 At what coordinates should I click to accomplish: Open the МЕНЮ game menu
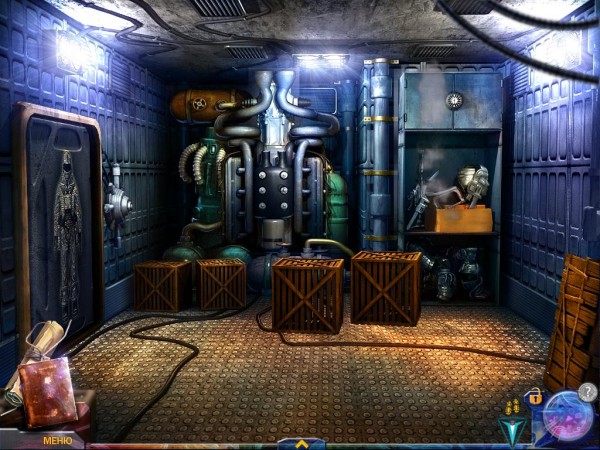coord(57,440)
